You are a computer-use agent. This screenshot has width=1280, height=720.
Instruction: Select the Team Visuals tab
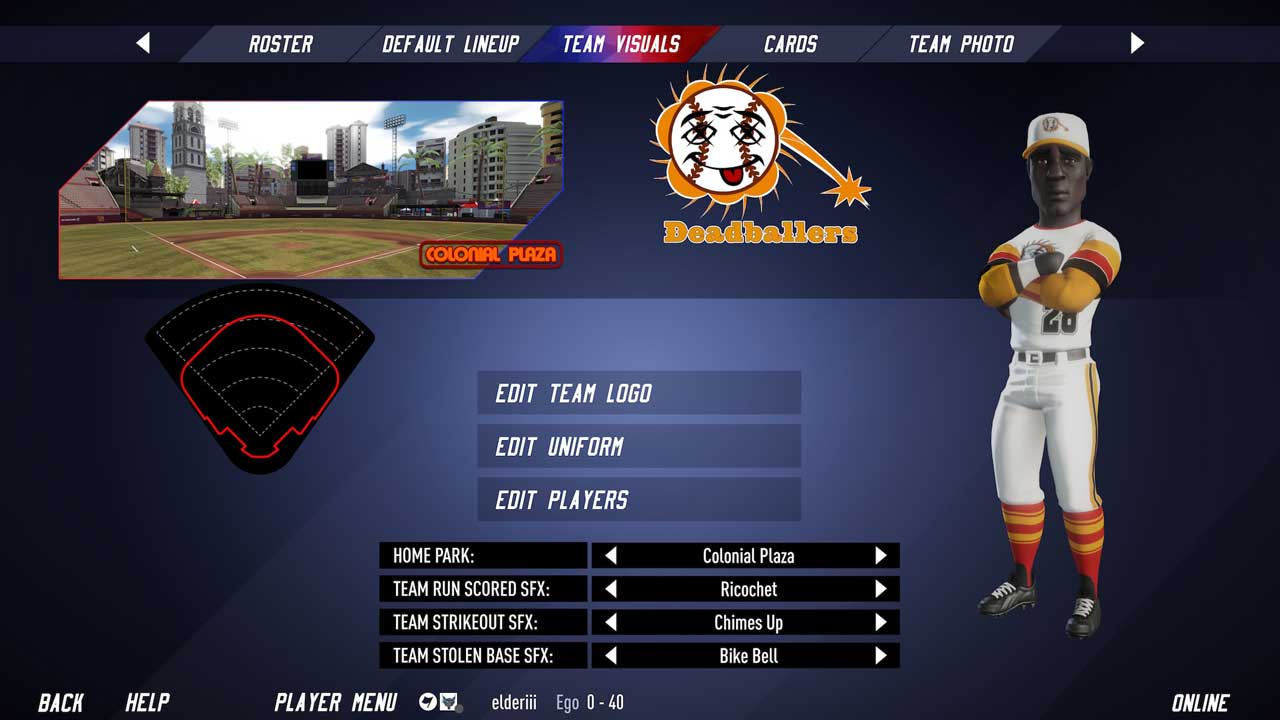pyautogui.click(x=621, y=44)
